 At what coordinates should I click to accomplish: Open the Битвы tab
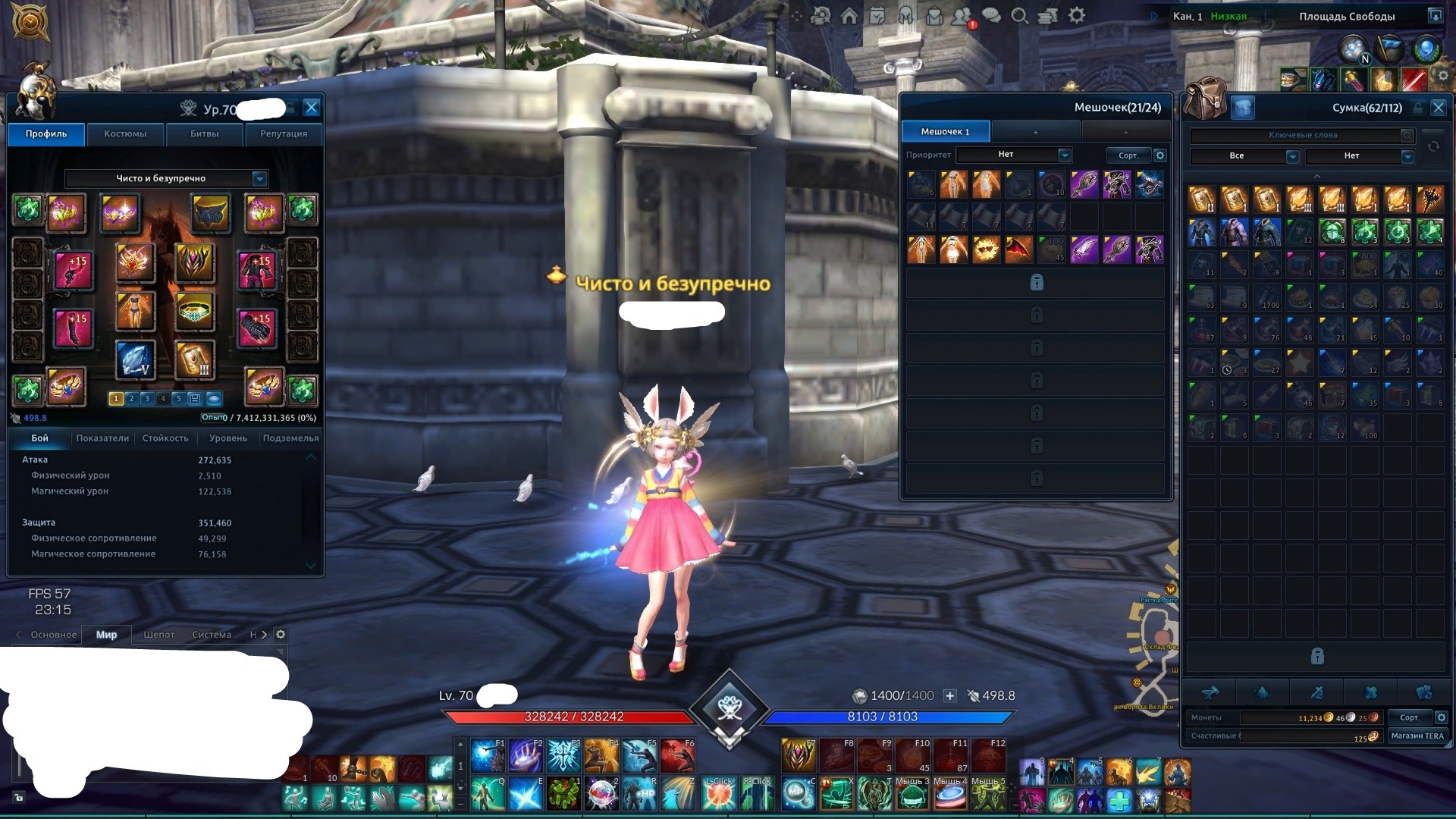pos(204,134)
